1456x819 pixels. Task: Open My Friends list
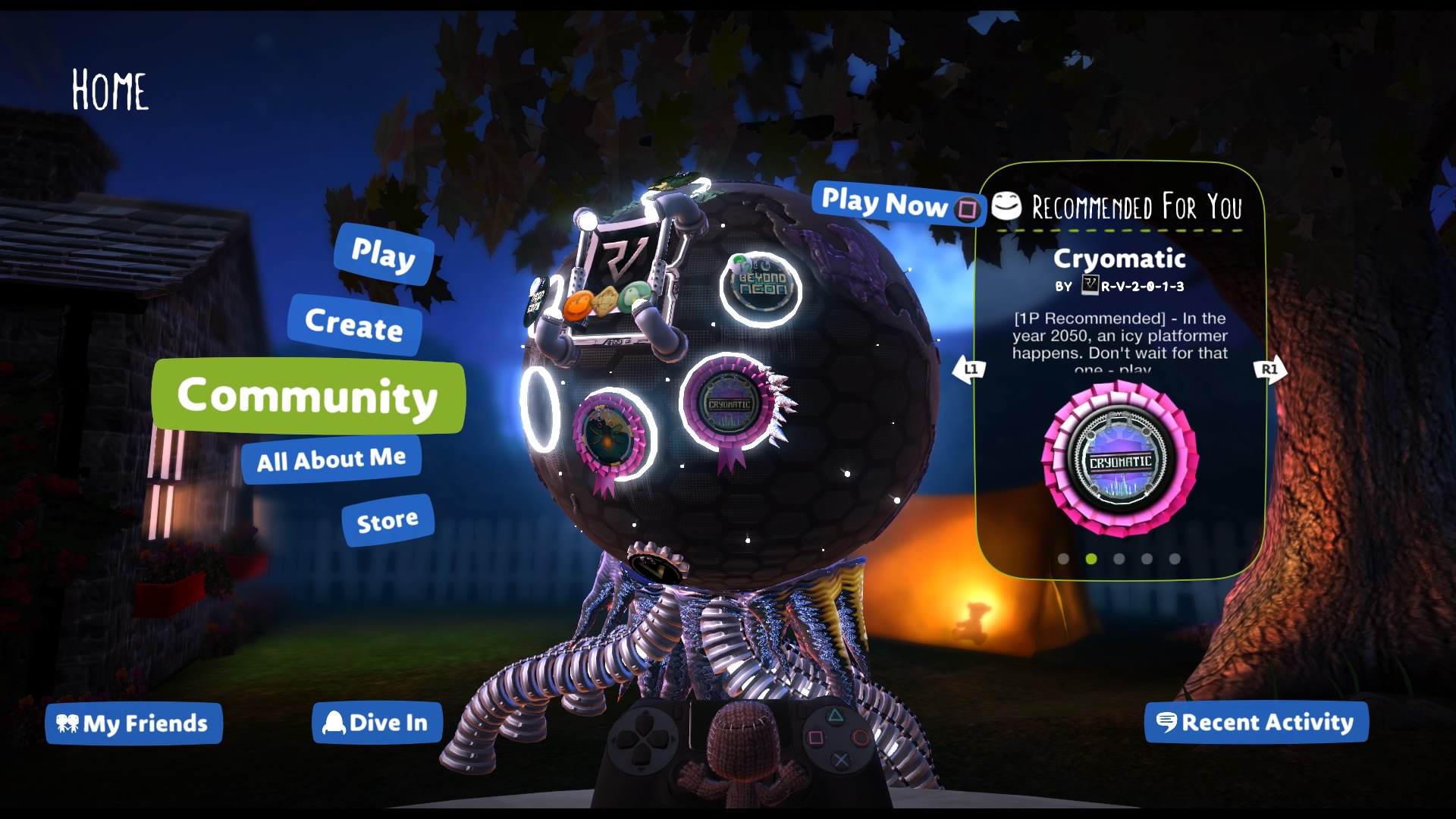pos(133,723)
